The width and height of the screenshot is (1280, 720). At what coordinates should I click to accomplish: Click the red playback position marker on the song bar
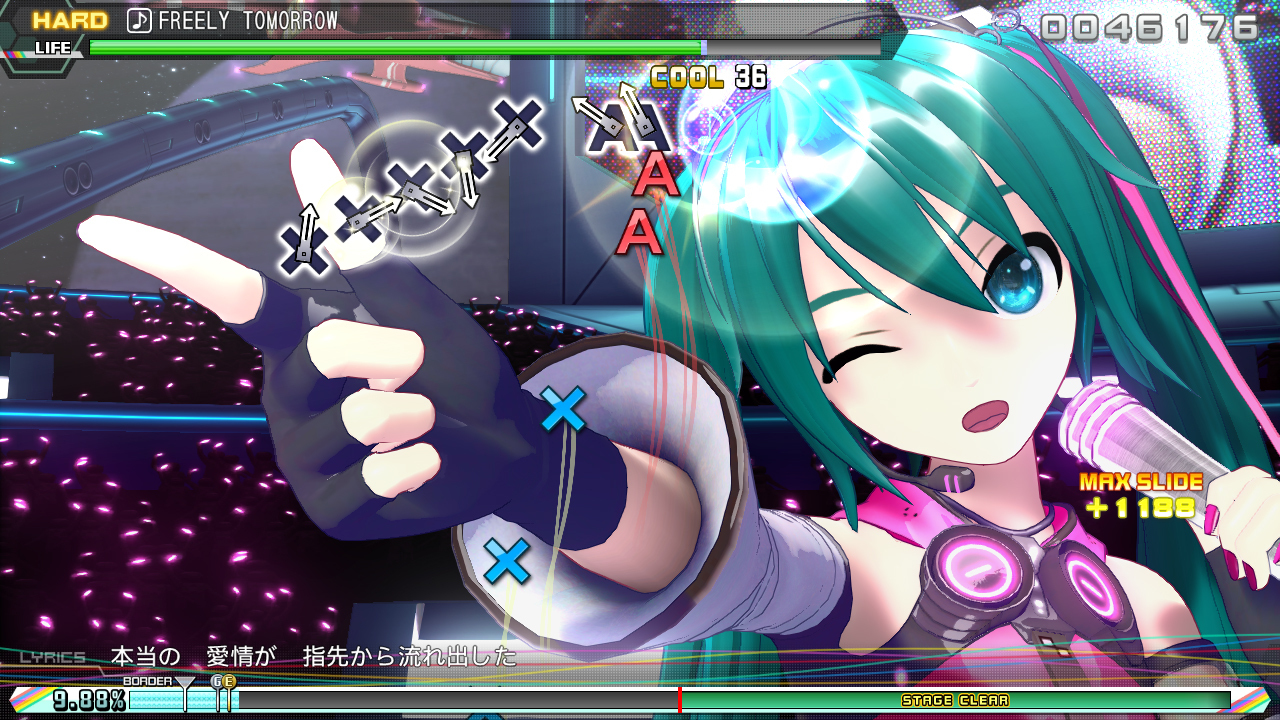[x=680, y=702]
